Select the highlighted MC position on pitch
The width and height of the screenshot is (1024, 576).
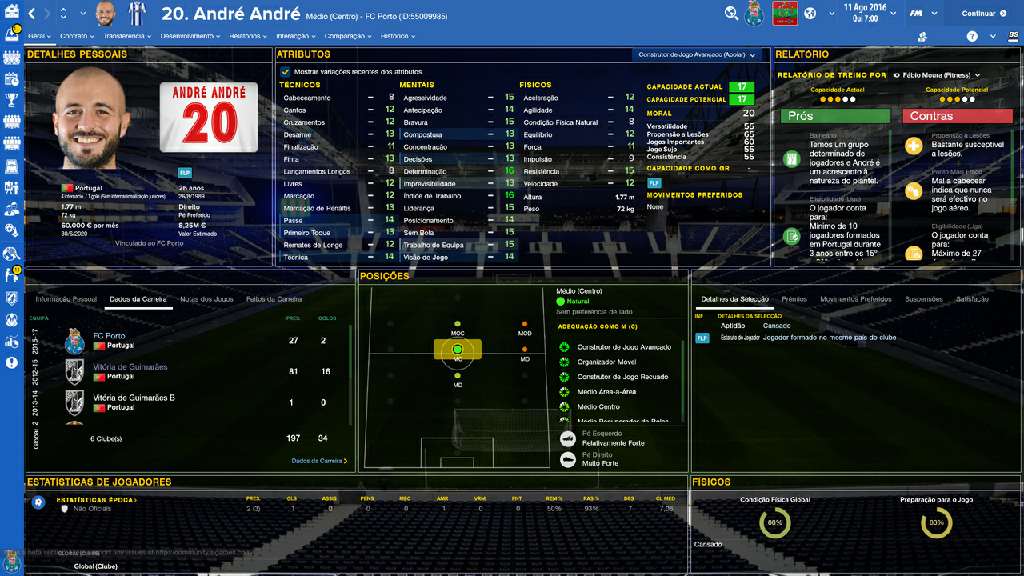pyautogui.click(x=457, y=349)
